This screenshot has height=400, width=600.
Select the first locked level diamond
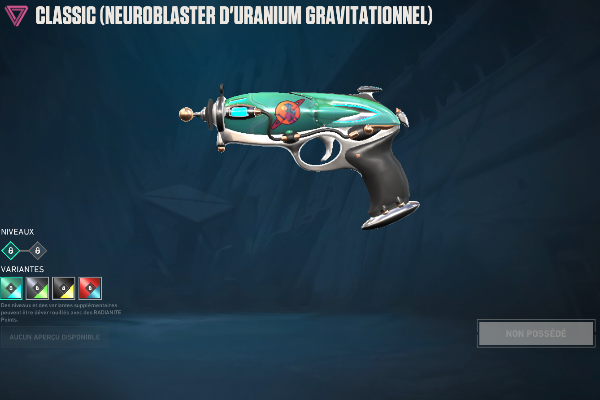pyautogui.click(x=11, y=250)
